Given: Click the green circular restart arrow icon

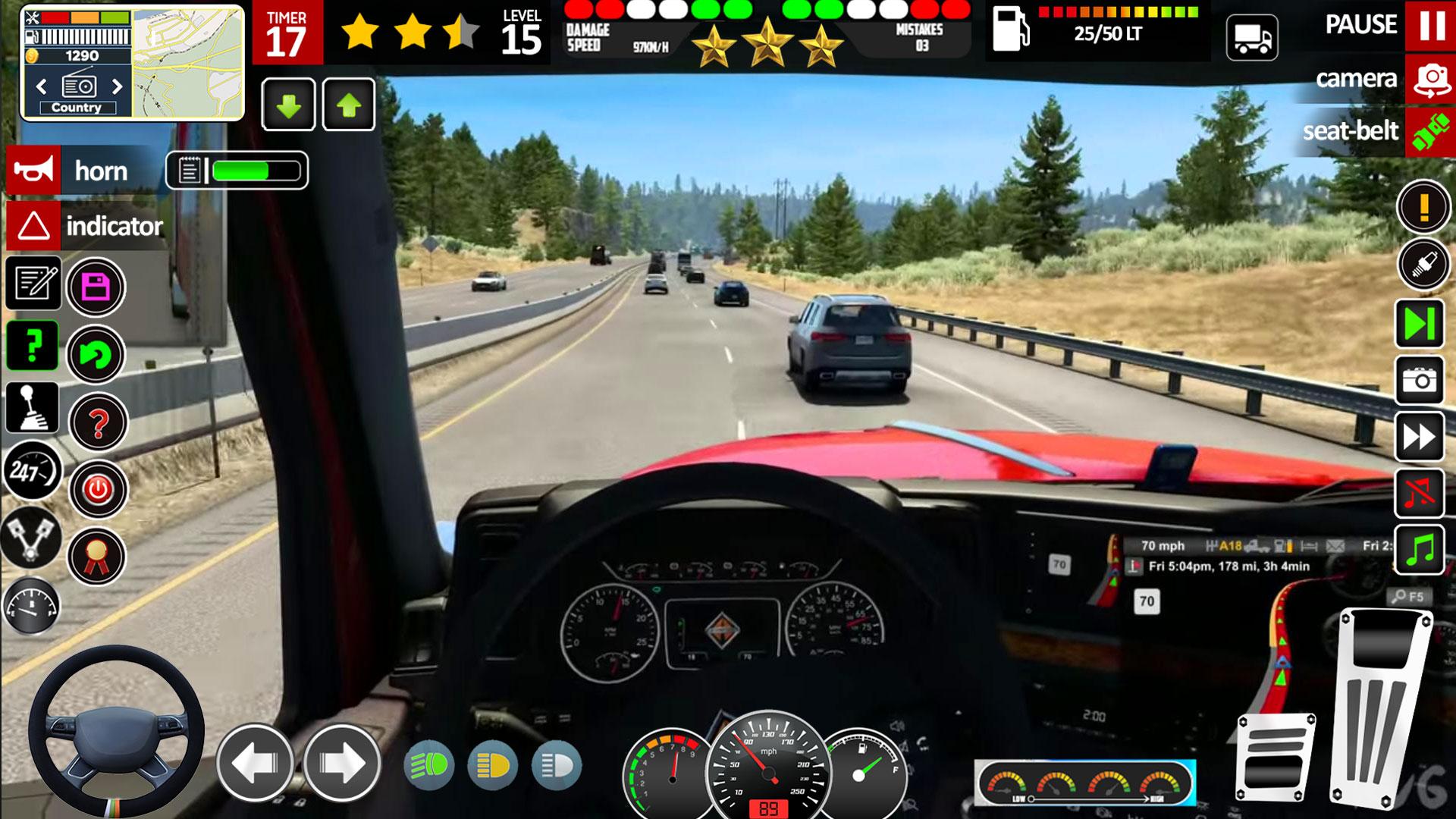Looking at the screenshot, I should 96,354.
